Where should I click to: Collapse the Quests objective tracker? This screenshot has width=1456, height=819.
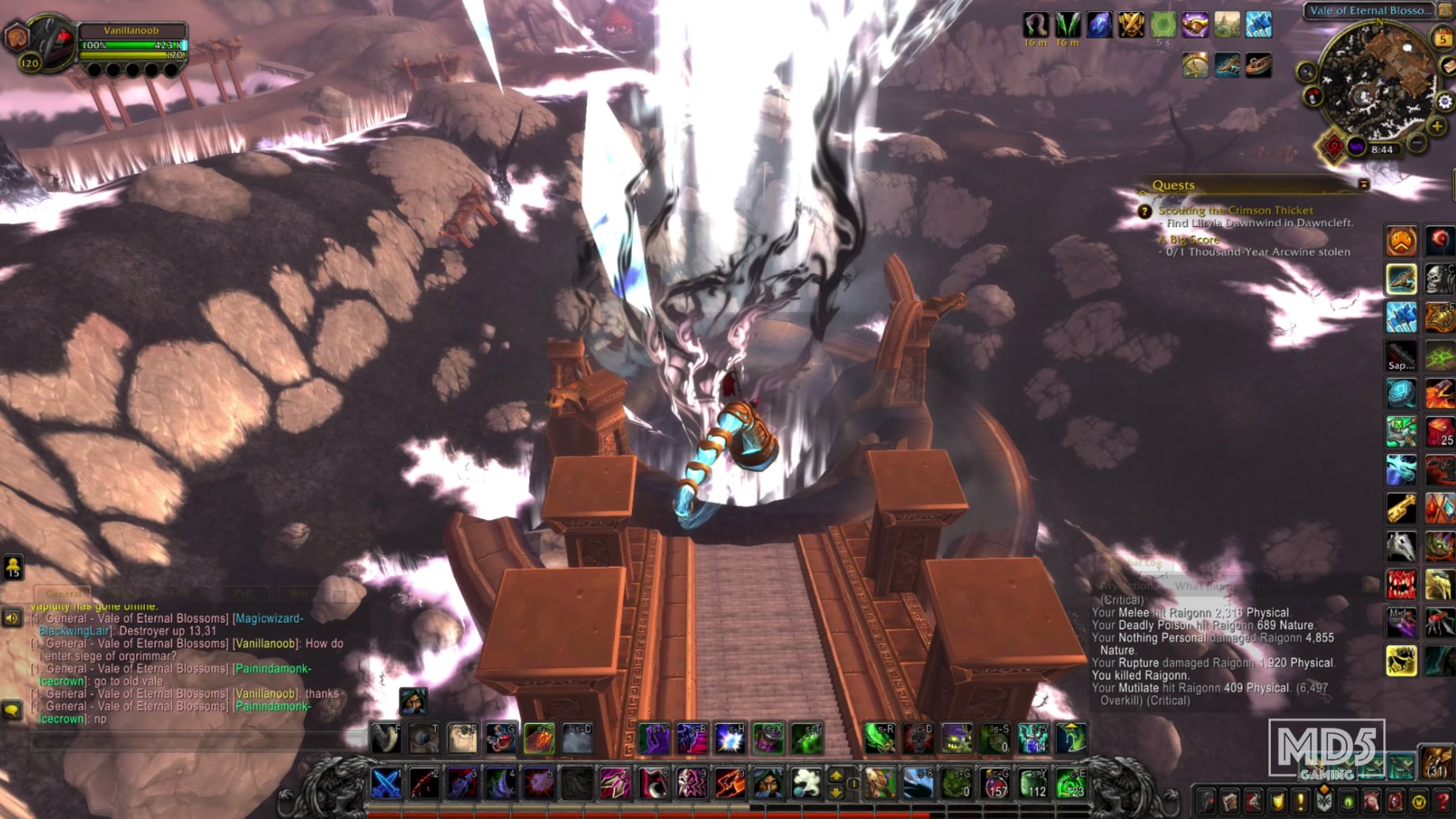1364,184
